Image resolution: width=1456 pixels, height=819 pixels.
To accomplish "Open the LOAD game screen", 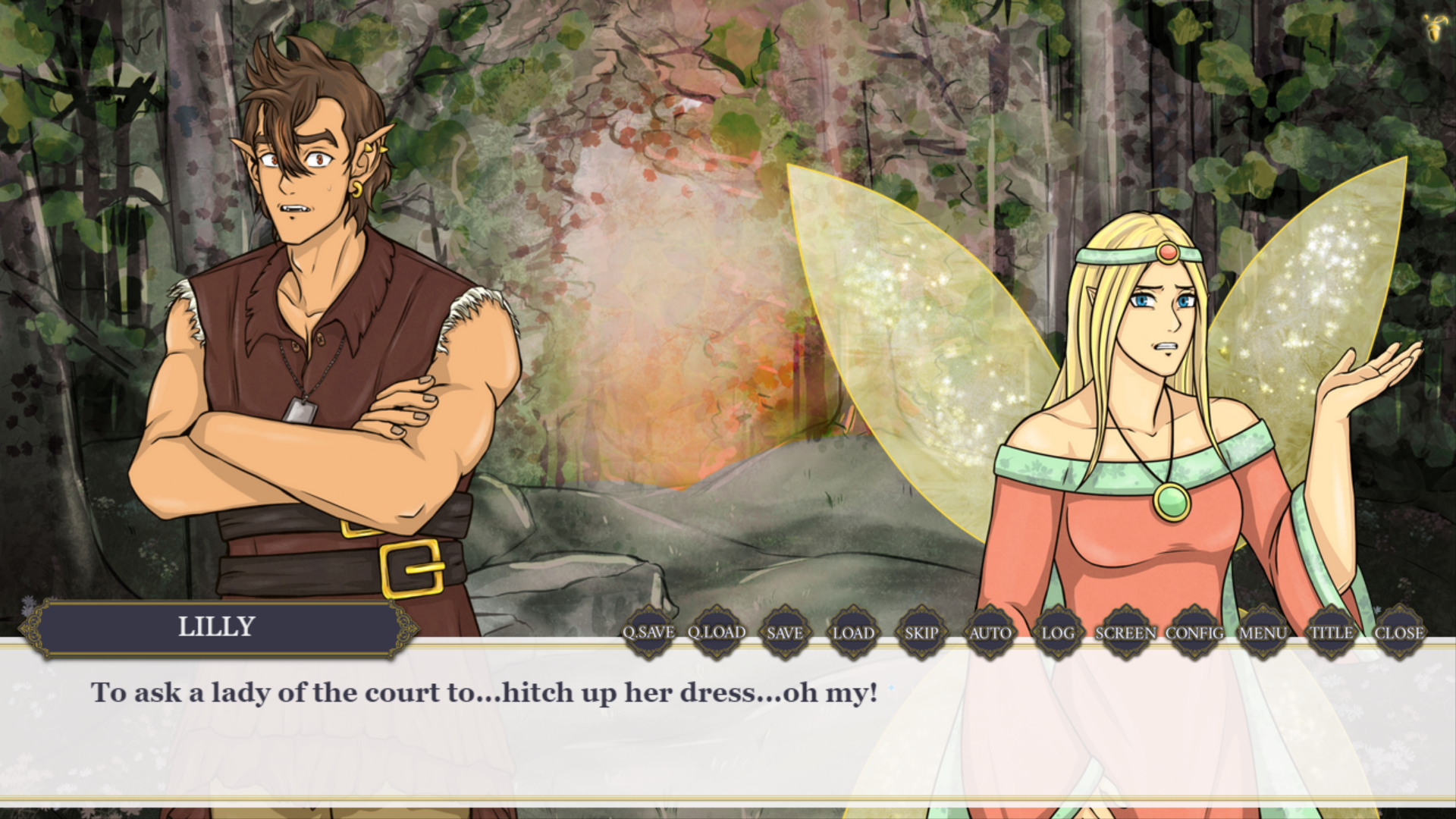I will click(x=853, y=632).
